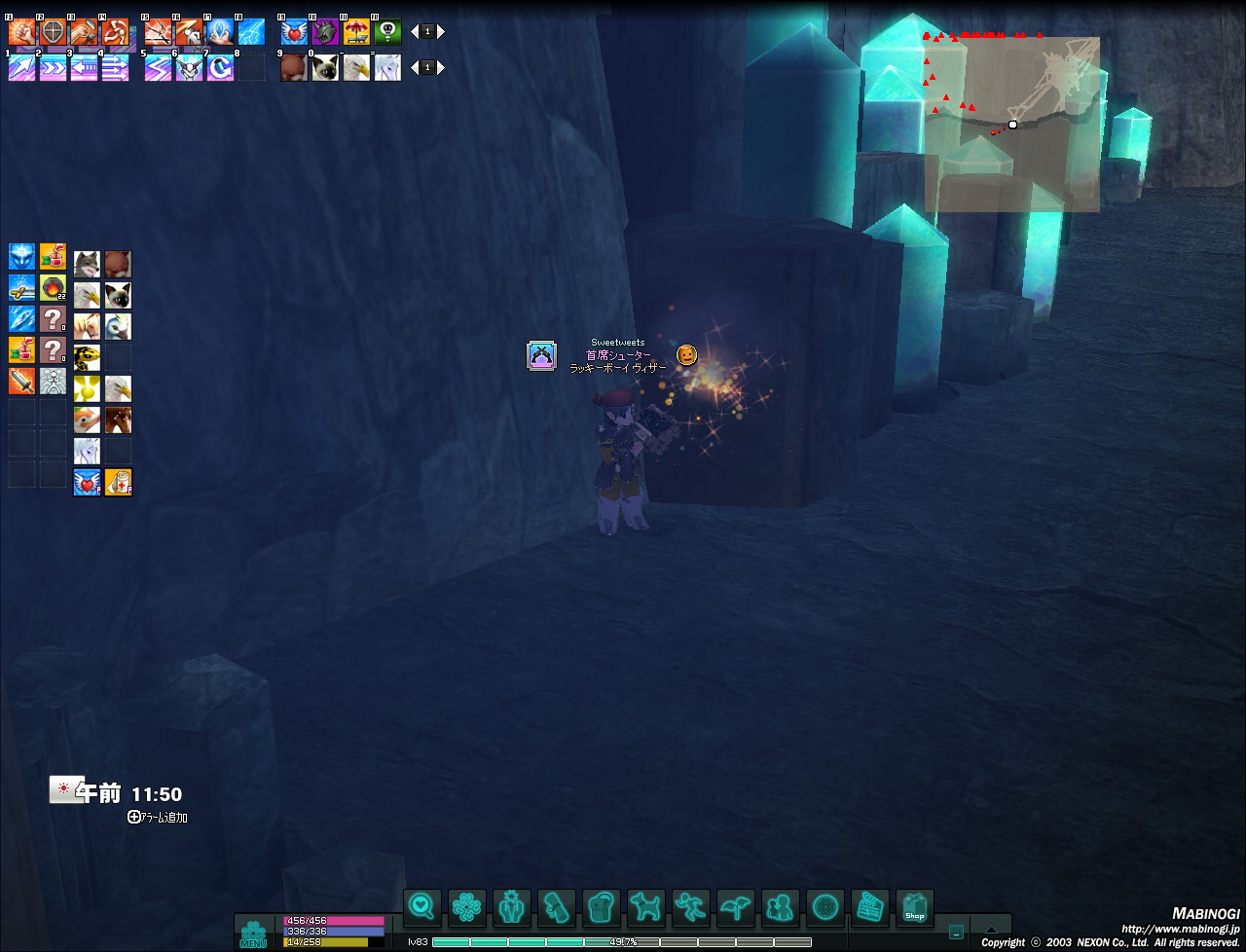Open the backpack inventory icon
The image size is (1246, 952).
pos(602,908)
